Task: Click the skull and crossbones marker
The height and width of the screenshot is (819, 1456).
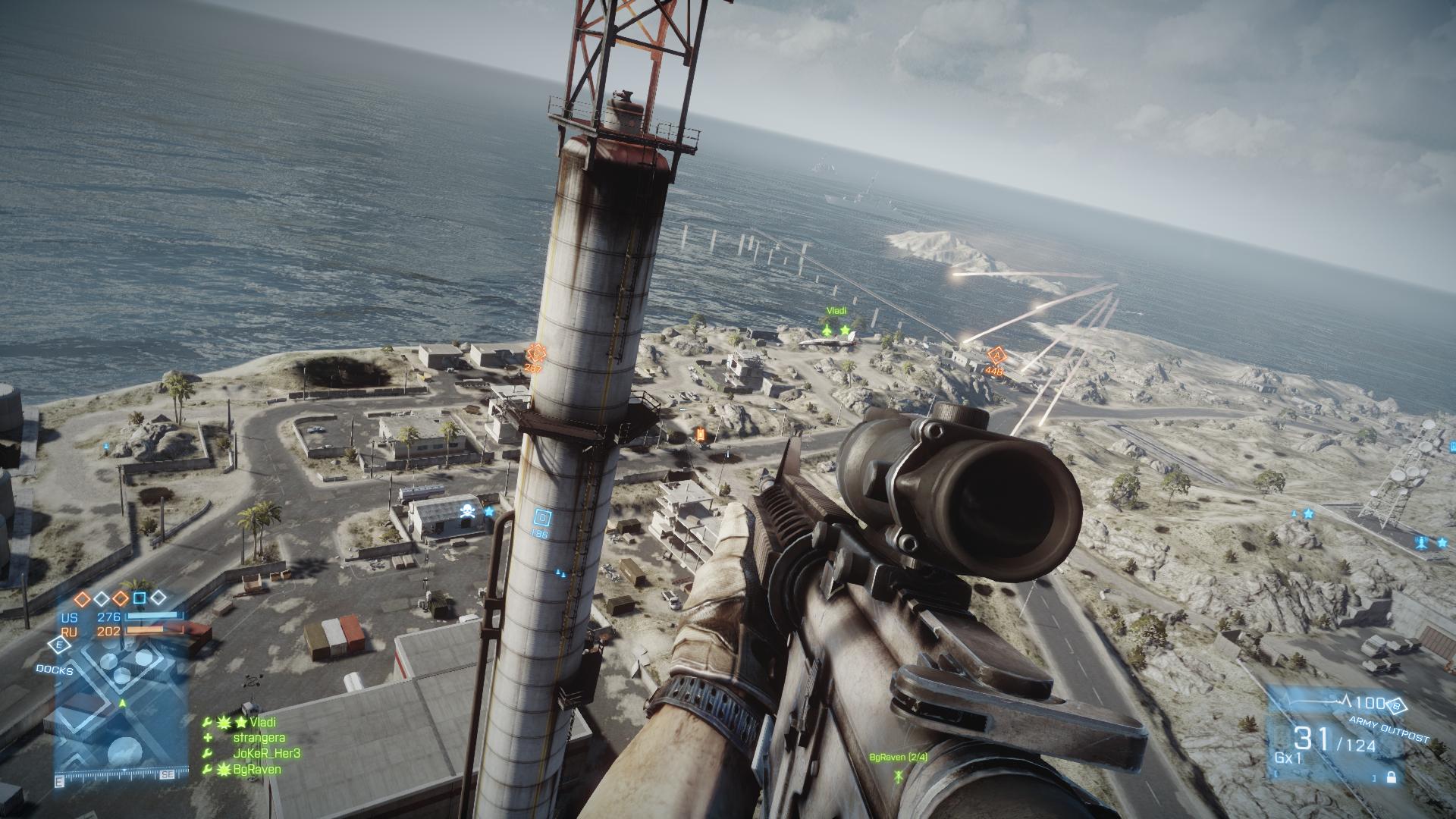Action: click(x=467, y=512)
